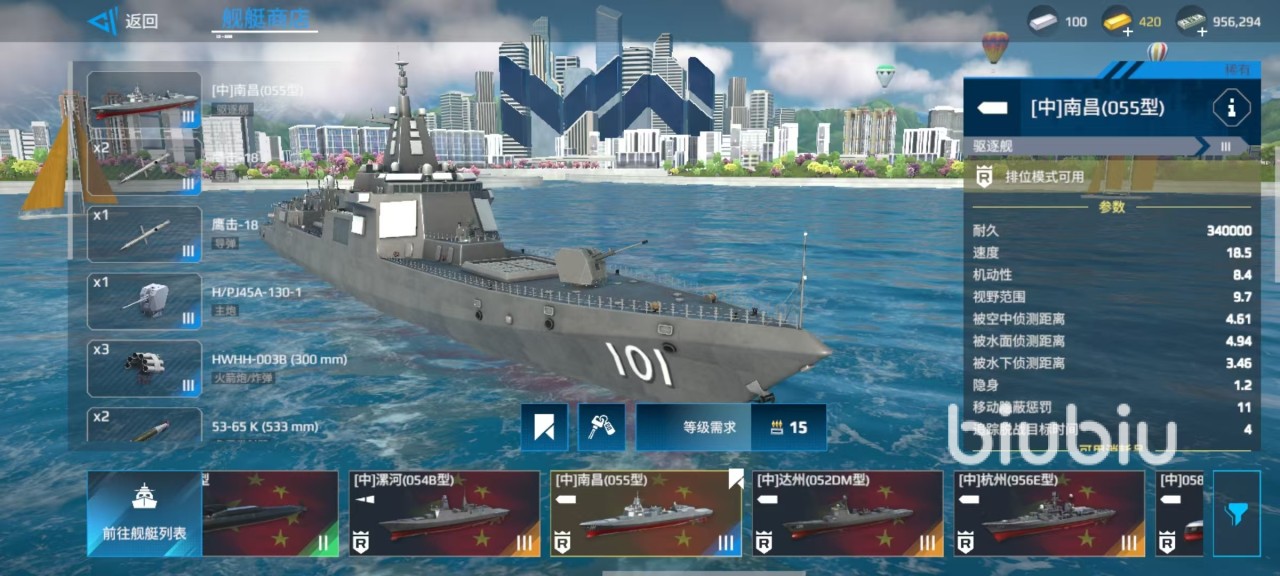Click the car keys test-drive button
The height and width of the screenshot is (576, 1280).
point(602,427)
